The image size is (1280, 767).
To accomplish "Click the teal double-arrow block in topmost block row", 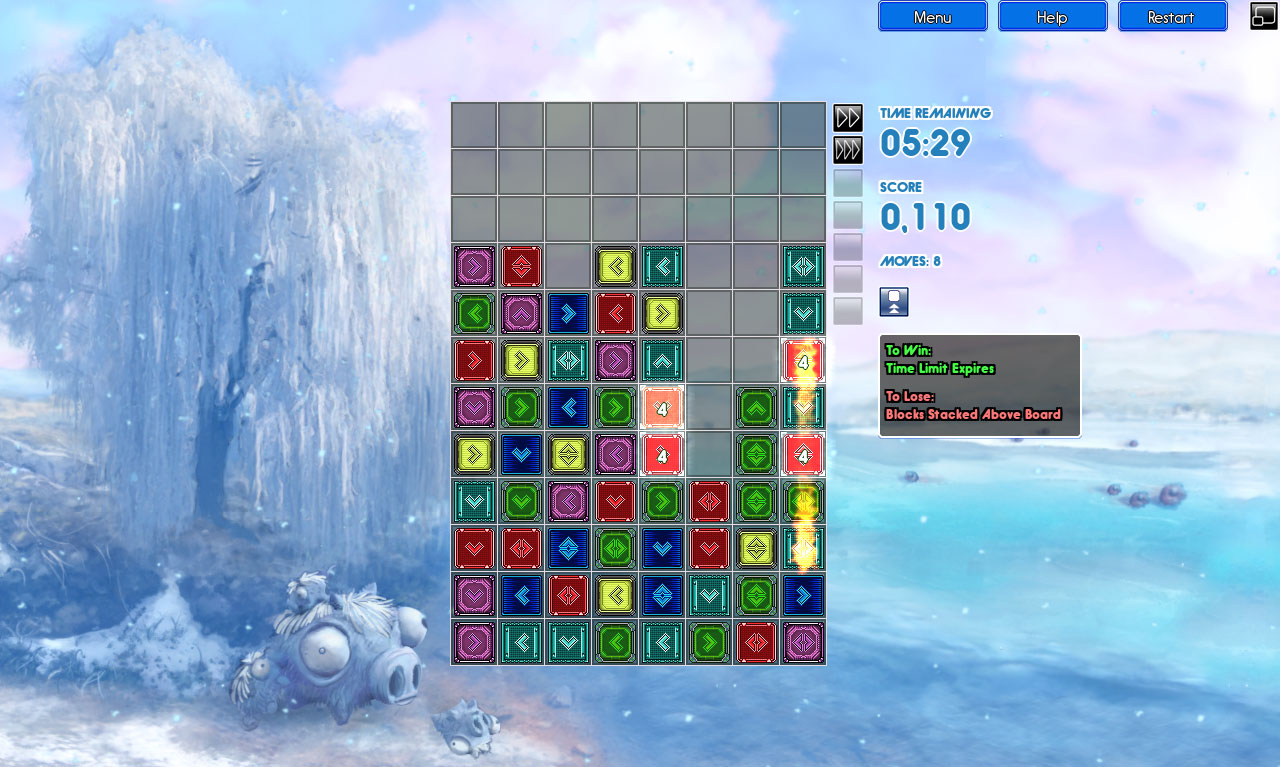I will pos(803,267).
